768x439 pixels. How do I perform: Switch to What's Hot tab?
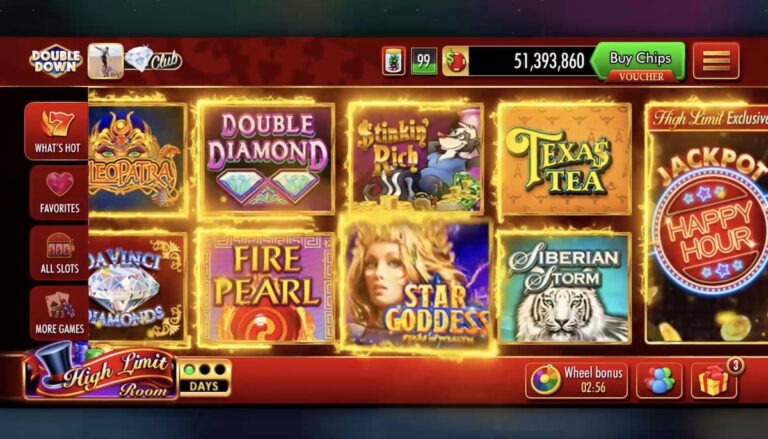(x=57, y=131)
